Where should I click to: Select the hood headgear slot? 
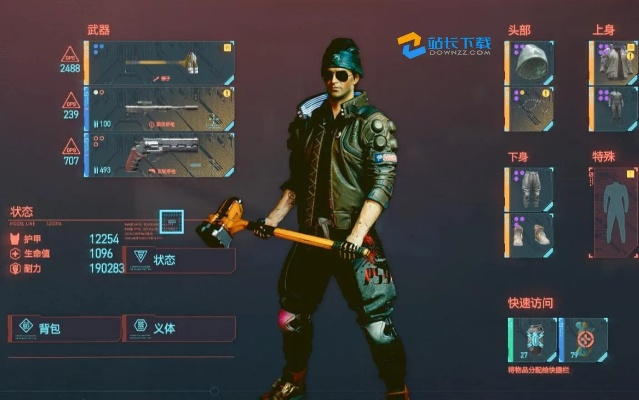point(529,63)
